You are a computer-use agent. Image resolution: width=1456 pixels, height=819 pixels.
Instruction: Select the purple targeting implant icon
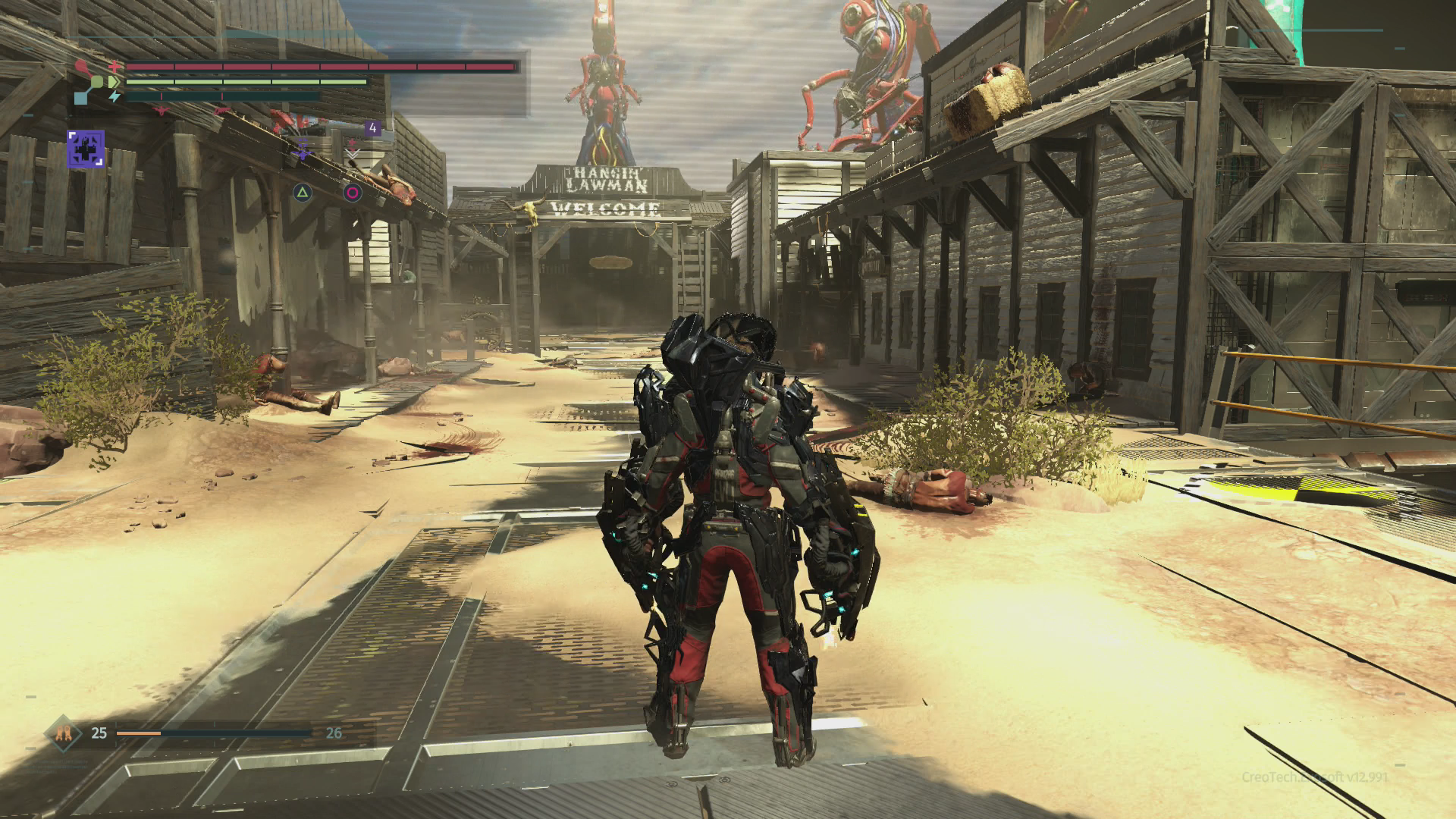[85, 148]
